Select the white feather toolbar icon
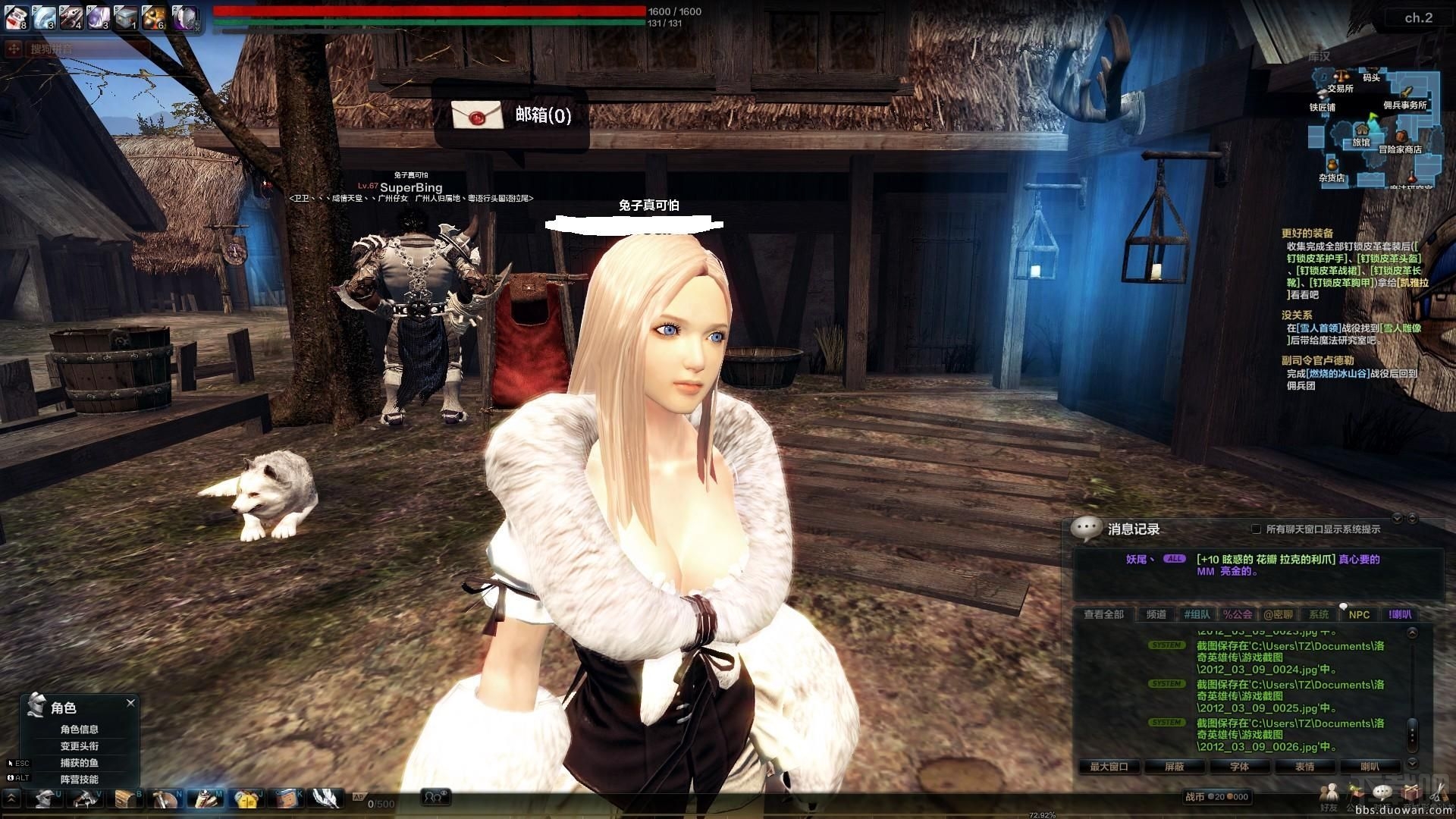The image size is (1456, 819). (x=325, y=799)
